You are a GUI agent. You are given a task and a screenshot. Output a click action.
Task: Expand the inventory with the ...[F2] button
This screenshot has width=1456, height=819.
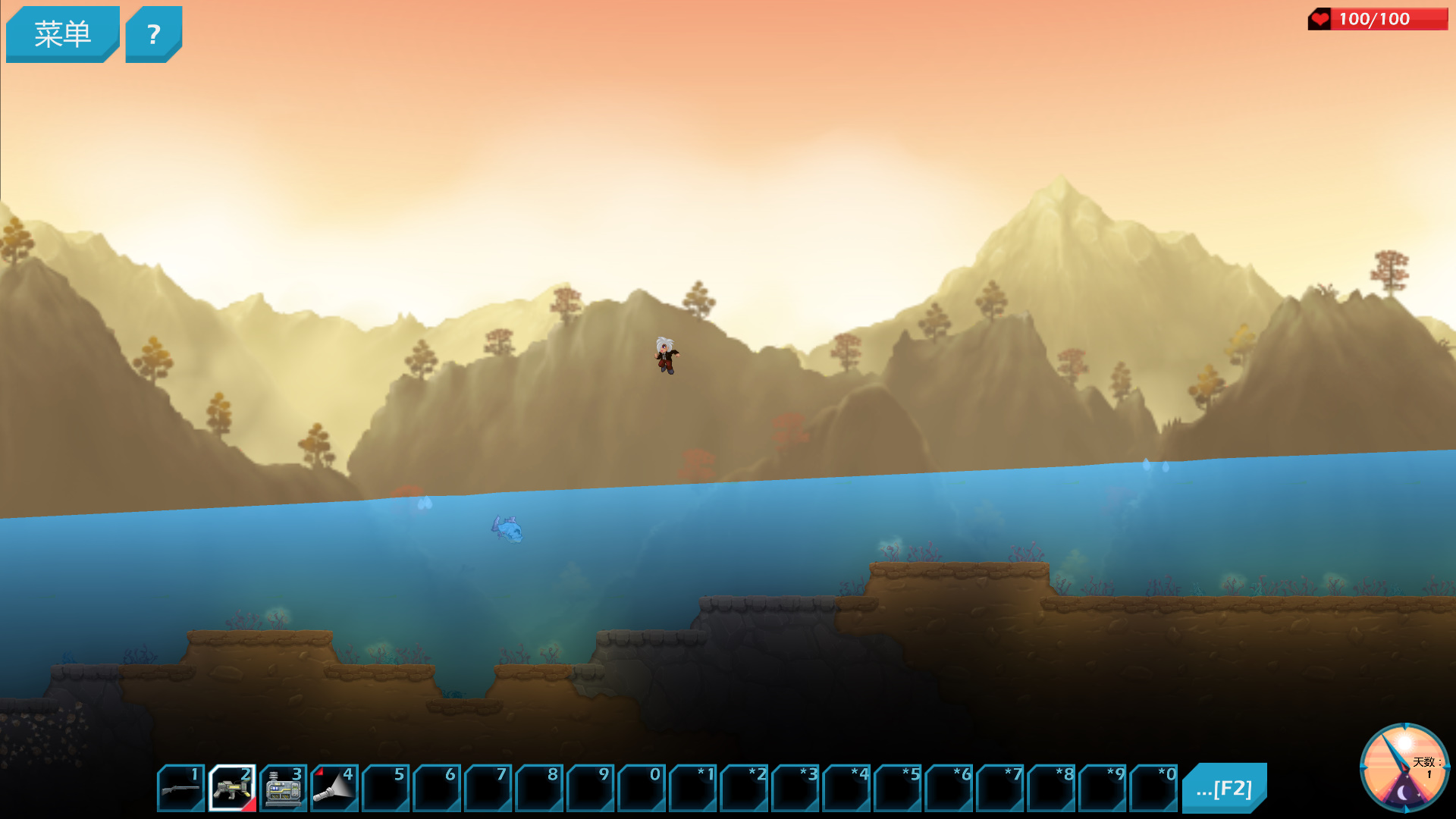point(1224,789)
